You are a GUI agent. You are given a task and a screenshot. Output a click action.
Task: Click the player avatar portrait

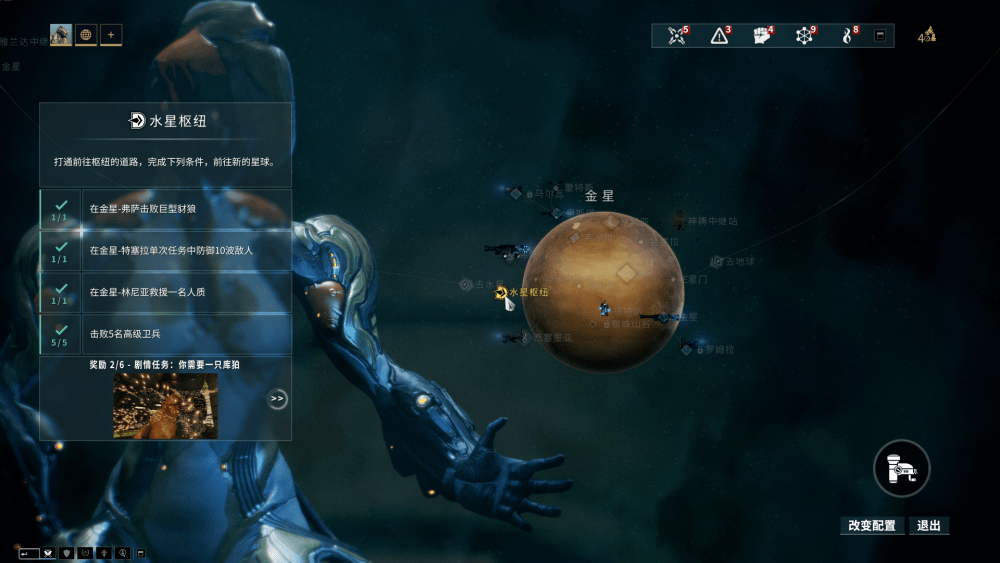point(61,35)
